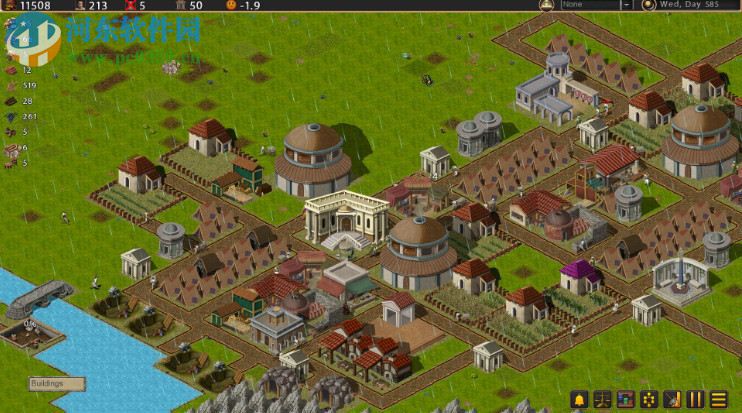
Task: Open the bell notifications icon
Action: (578, 399)
